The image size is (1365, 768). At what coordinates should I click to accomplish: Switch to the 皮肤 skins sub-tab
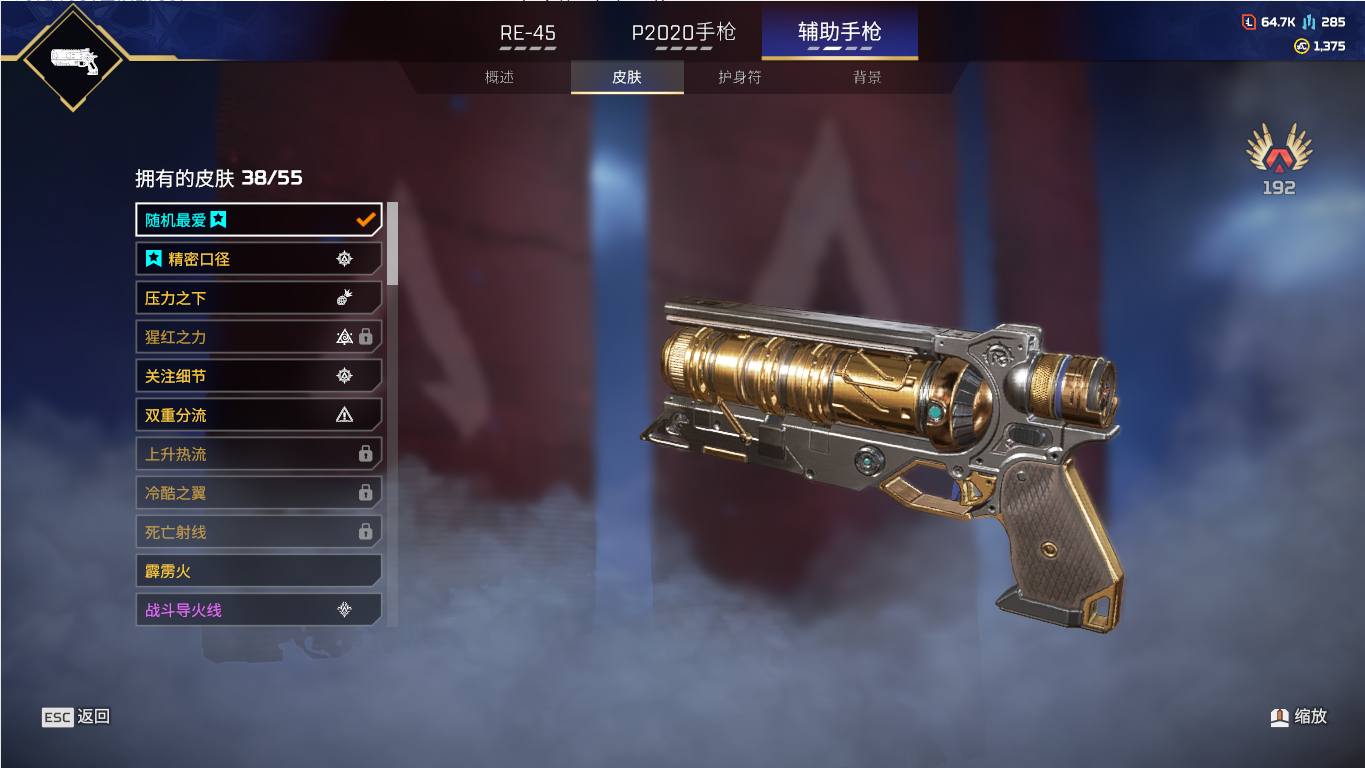click(627, 77)
